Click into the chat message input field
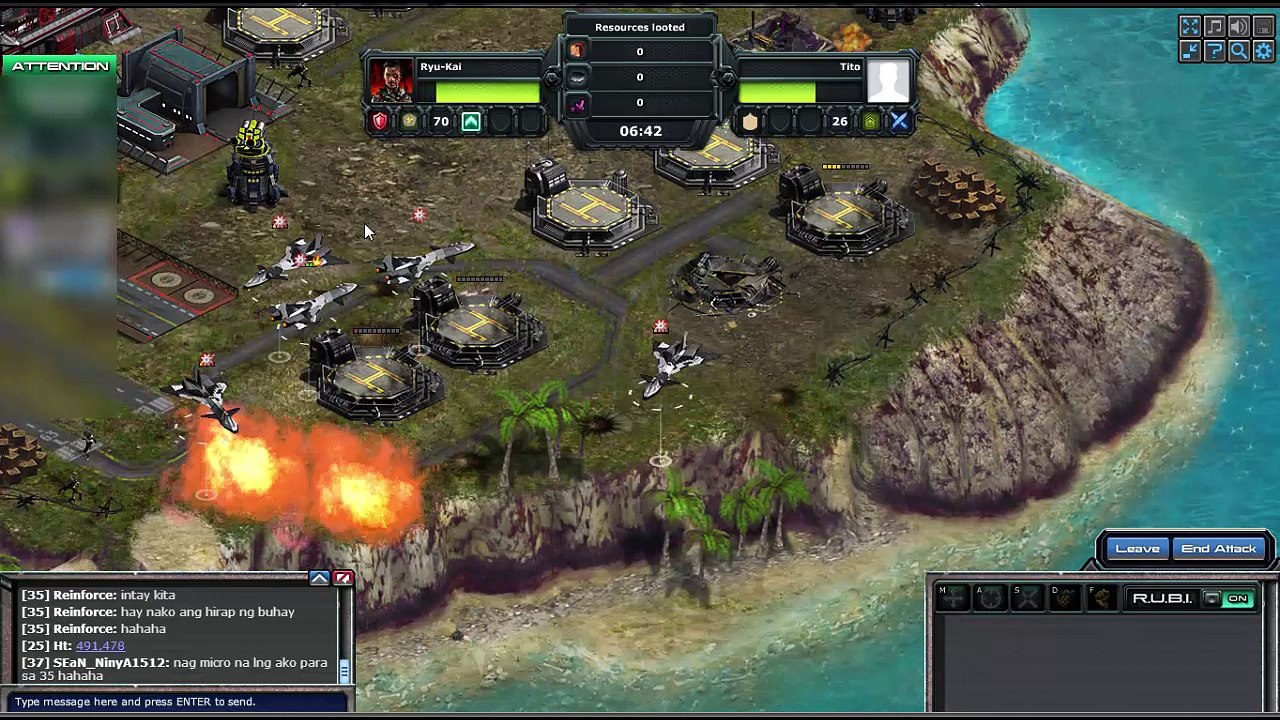1280x720 pixels. [x=175, y=702]
